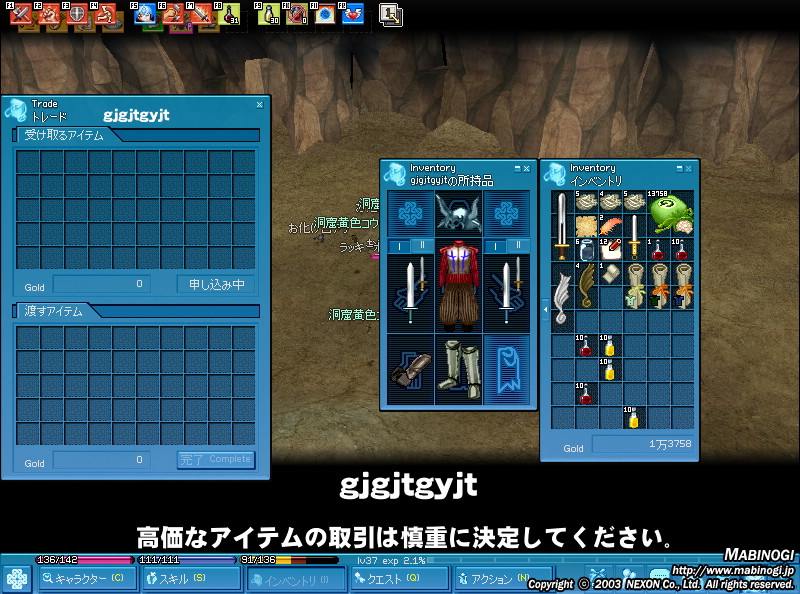Click the 申し込み中 trade request button

[x=216, y=285]
